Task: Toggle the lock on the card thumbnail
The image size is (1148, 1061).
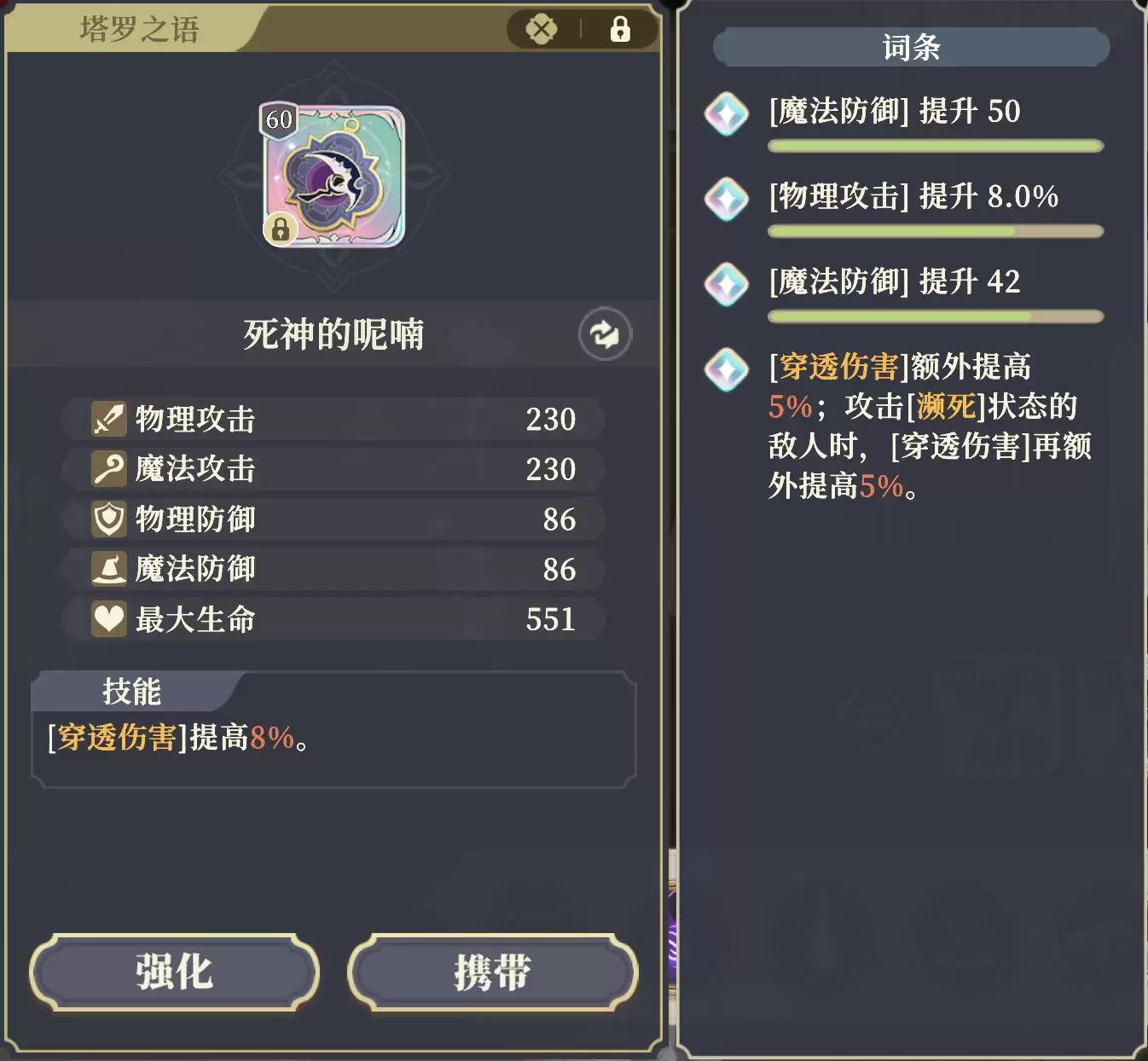Action: pos(282,229)
